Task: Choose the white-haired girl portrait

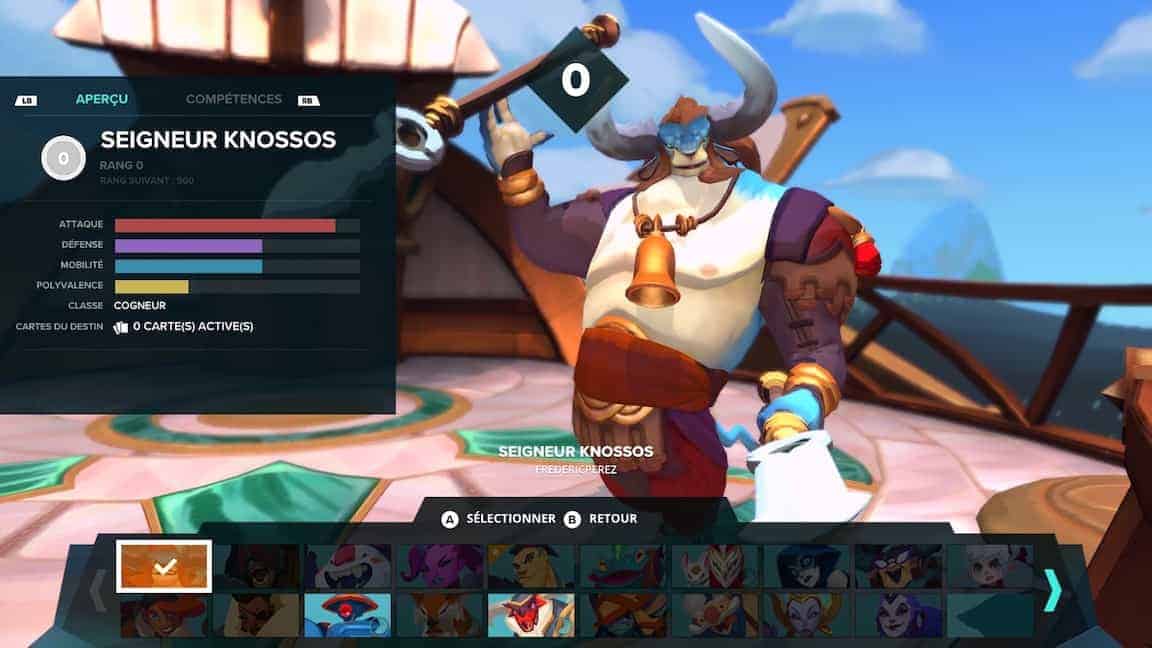Action: pos(990,566)
